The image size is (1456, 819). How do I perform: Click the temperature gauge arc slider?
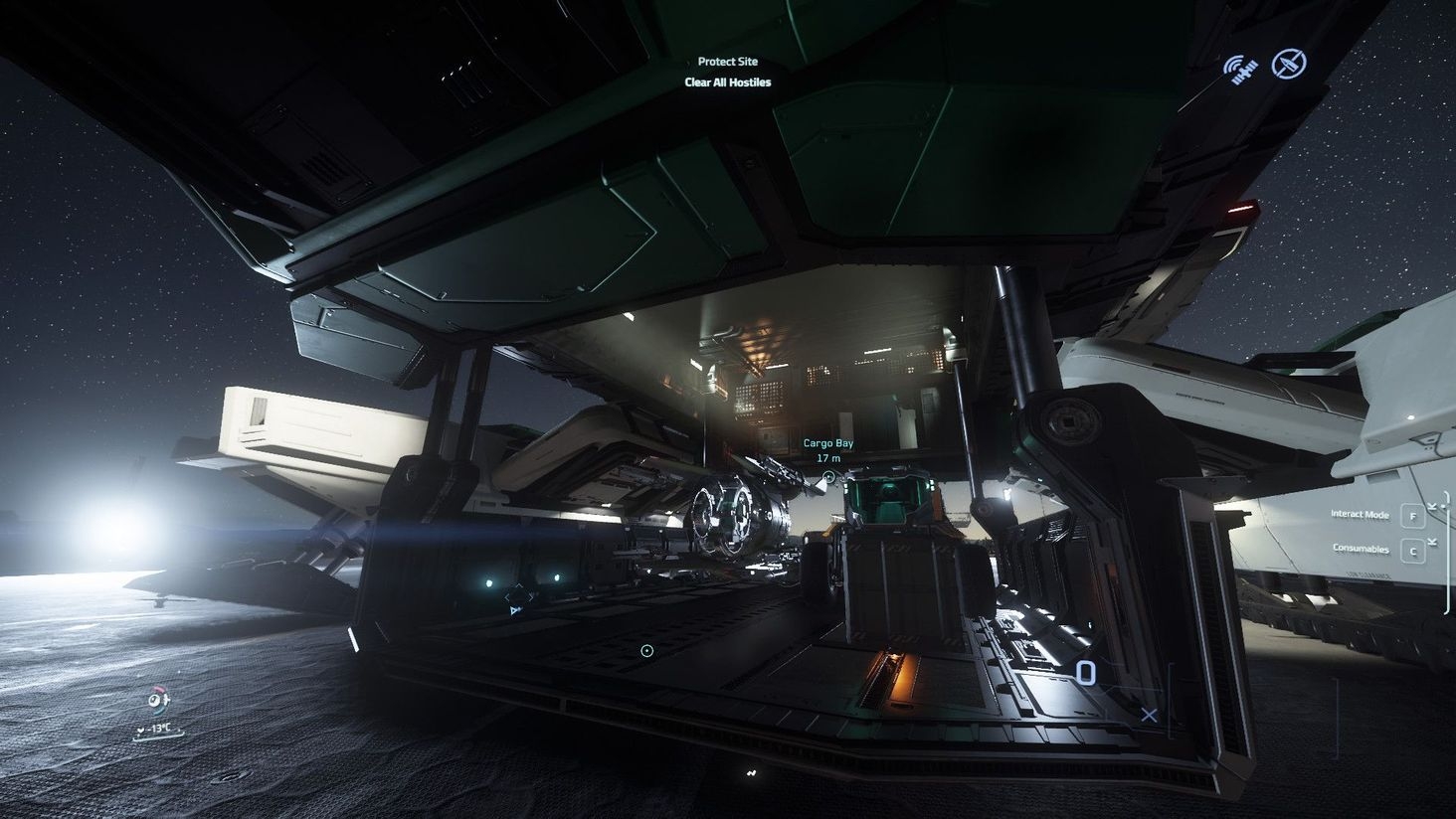coord(158,713)
